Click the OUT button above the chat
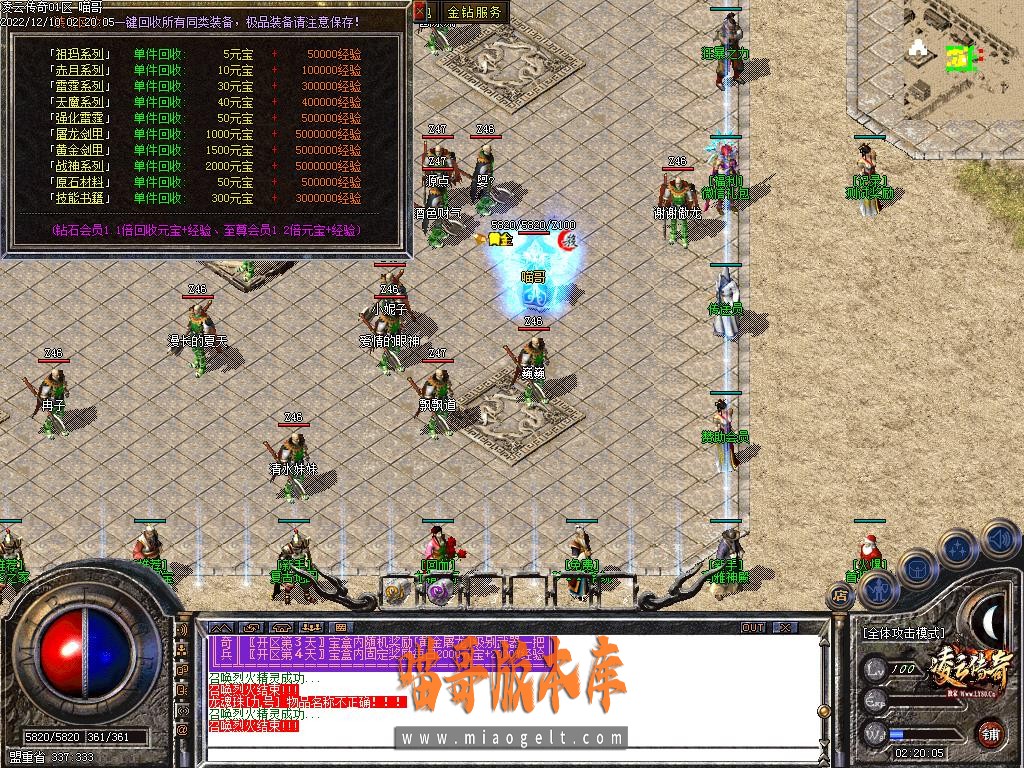This screenshot has width=1024, height=768. pyautogui.click(x=752, y=628)
